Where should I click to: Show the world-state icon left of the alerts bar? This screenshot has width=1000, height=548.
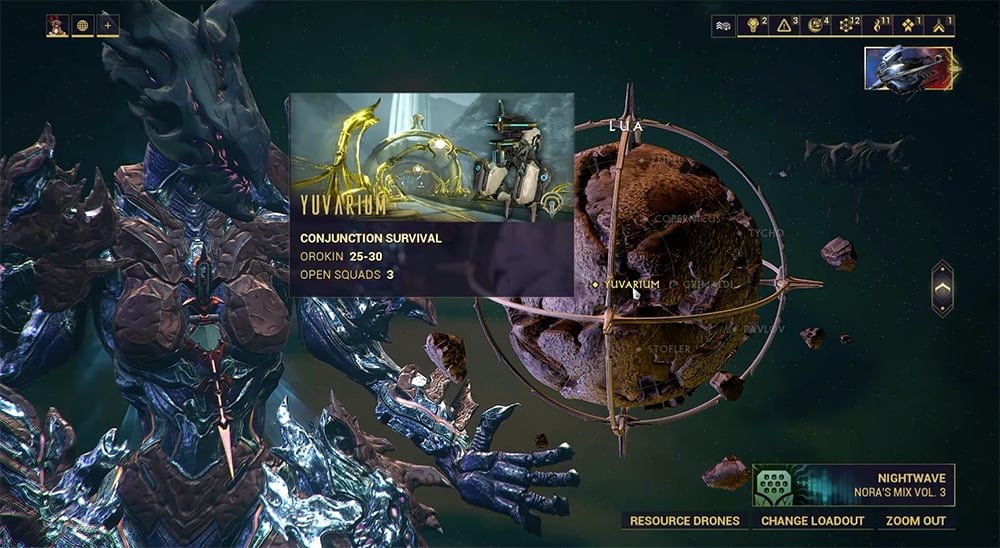click(723, 26)
